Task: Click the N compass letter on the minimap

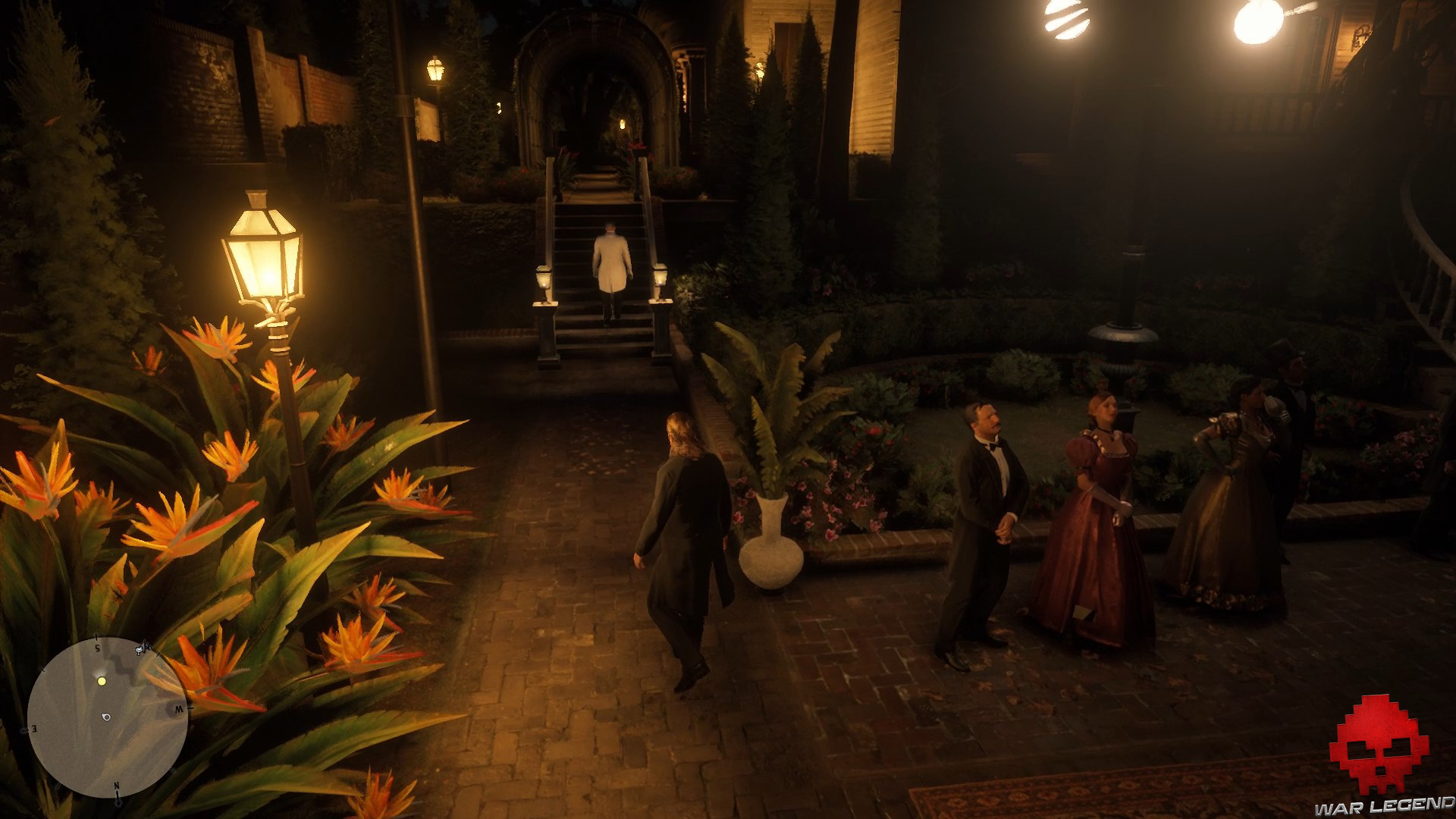Action: point(116,786)
